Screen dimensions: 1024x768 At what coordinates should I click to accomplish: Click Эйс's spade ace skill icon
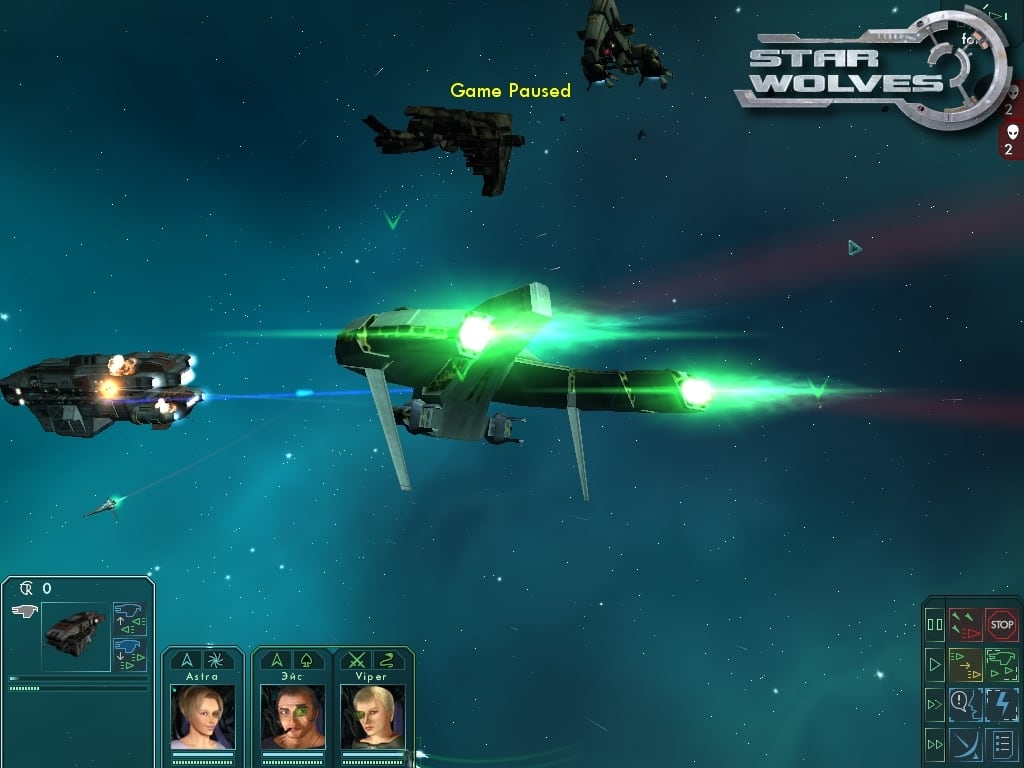[307, 660]
